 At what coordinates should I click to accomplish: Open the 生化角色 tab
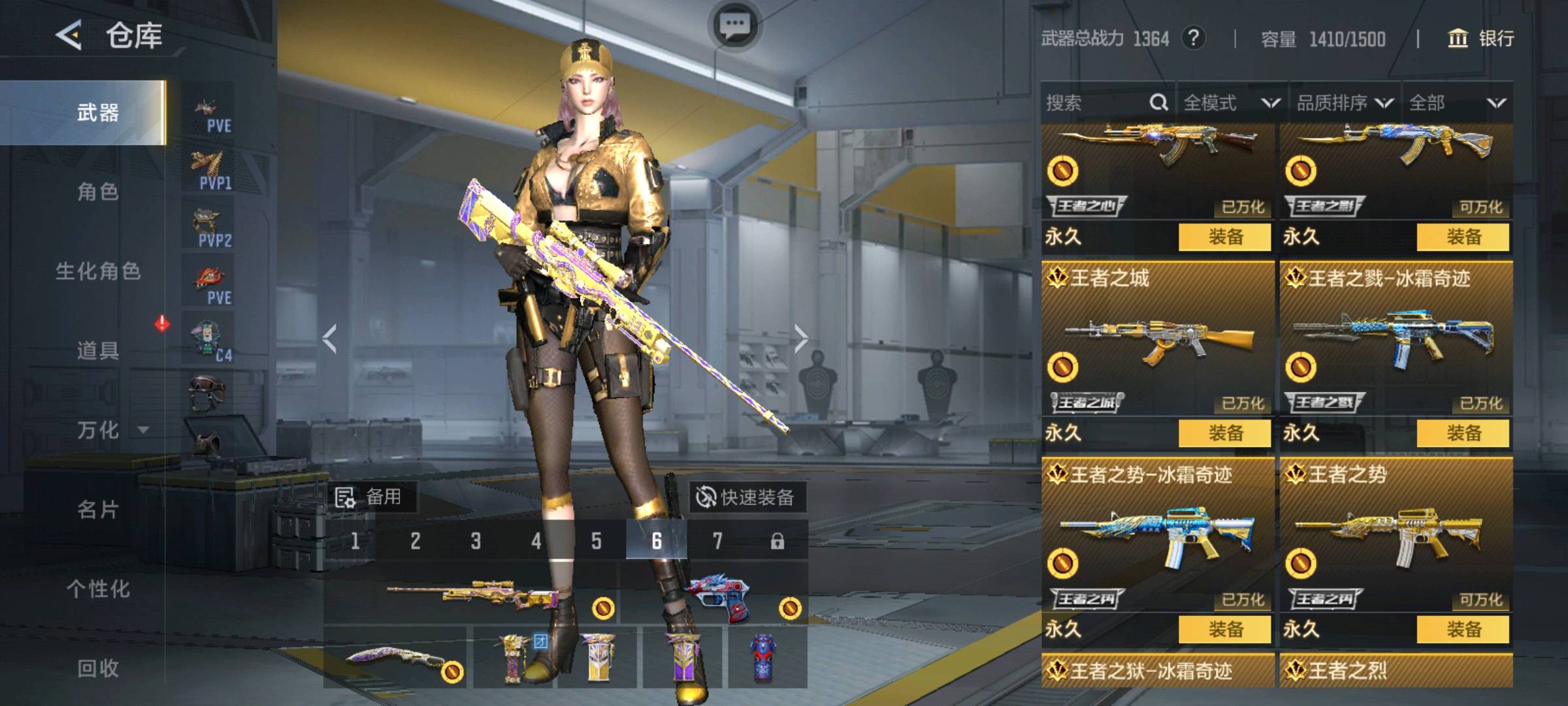tap(98, 271)
